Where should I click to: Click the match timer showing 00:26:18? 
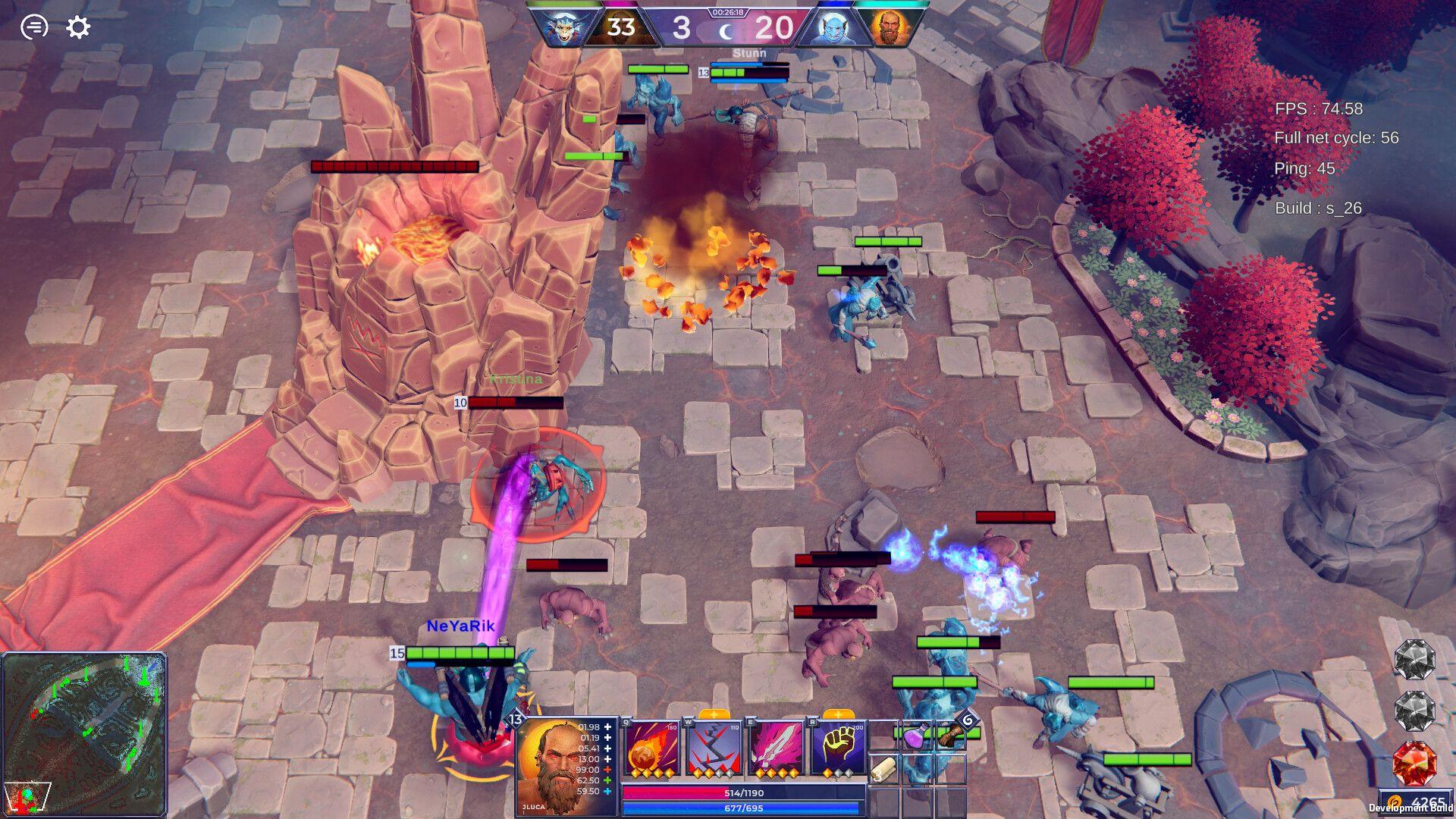726,11
